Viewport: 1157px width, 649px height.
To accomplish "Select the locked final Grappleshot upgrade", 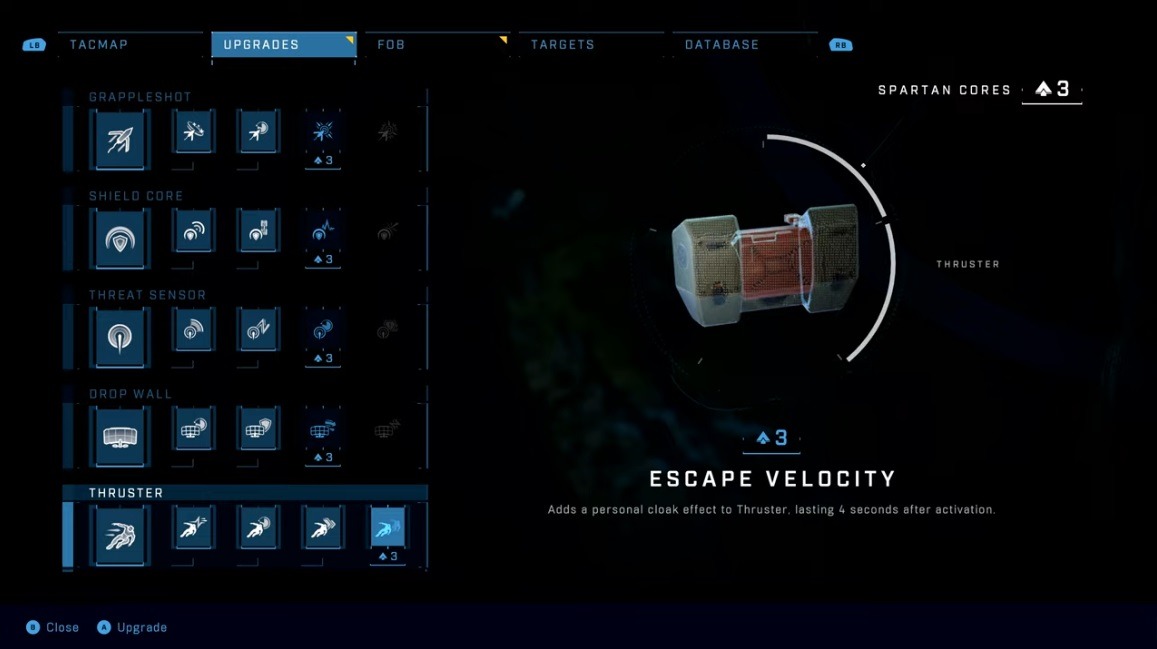I will (388, 132).
